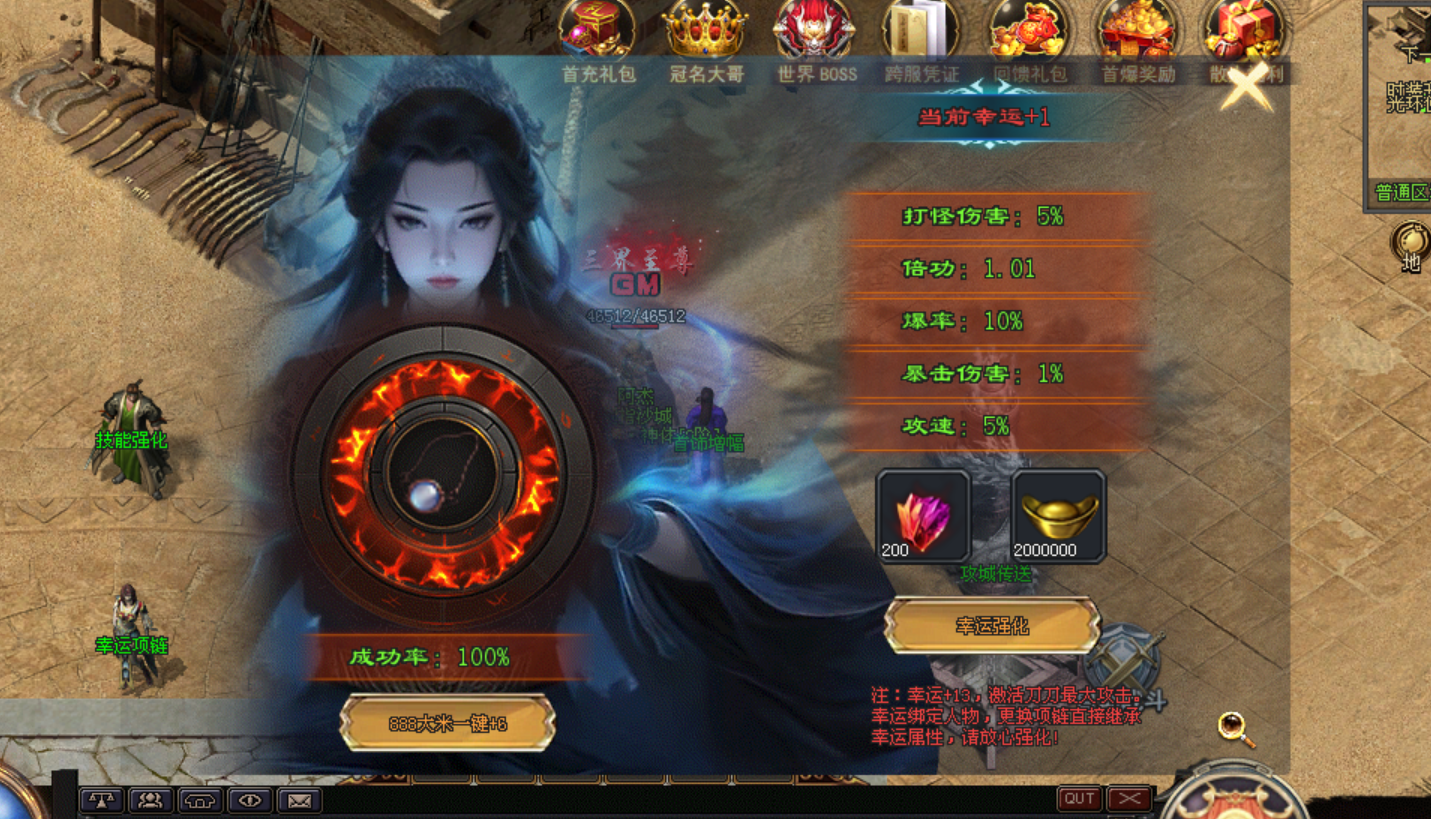The width and height of the screenshot is (1431, 819).
Task: Click the round 地 map button
Action: pos(1411,247)
